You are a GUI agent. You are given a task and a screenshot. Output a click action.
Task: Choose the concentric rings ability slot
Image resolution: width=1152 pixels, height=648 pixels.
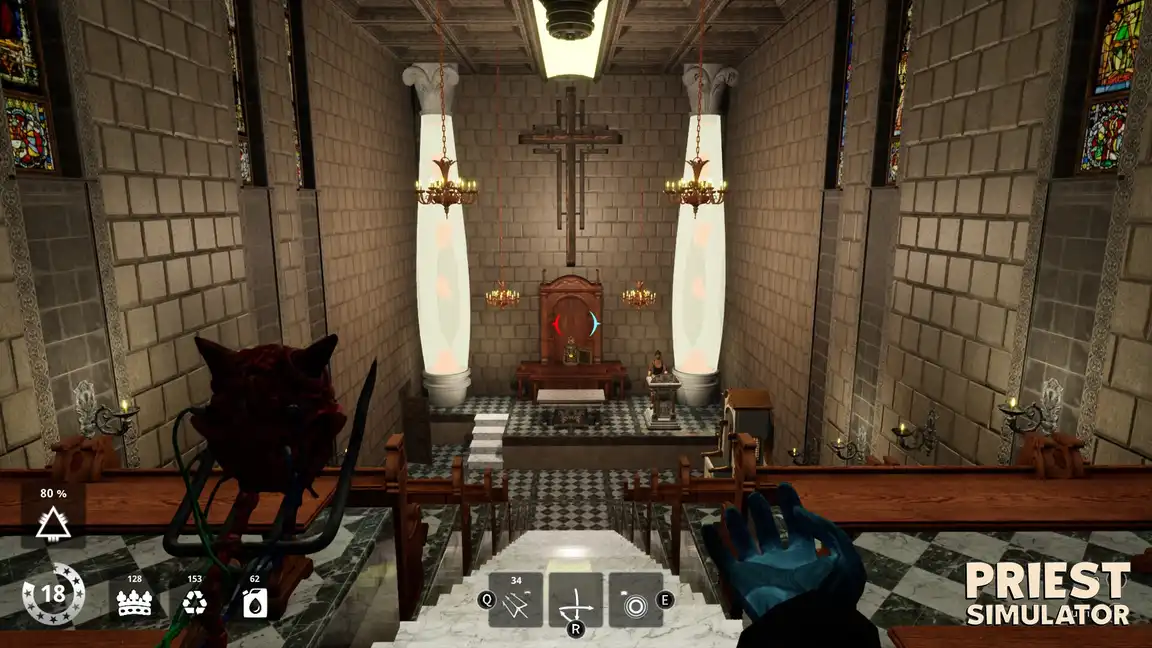(x=636, y=600)
